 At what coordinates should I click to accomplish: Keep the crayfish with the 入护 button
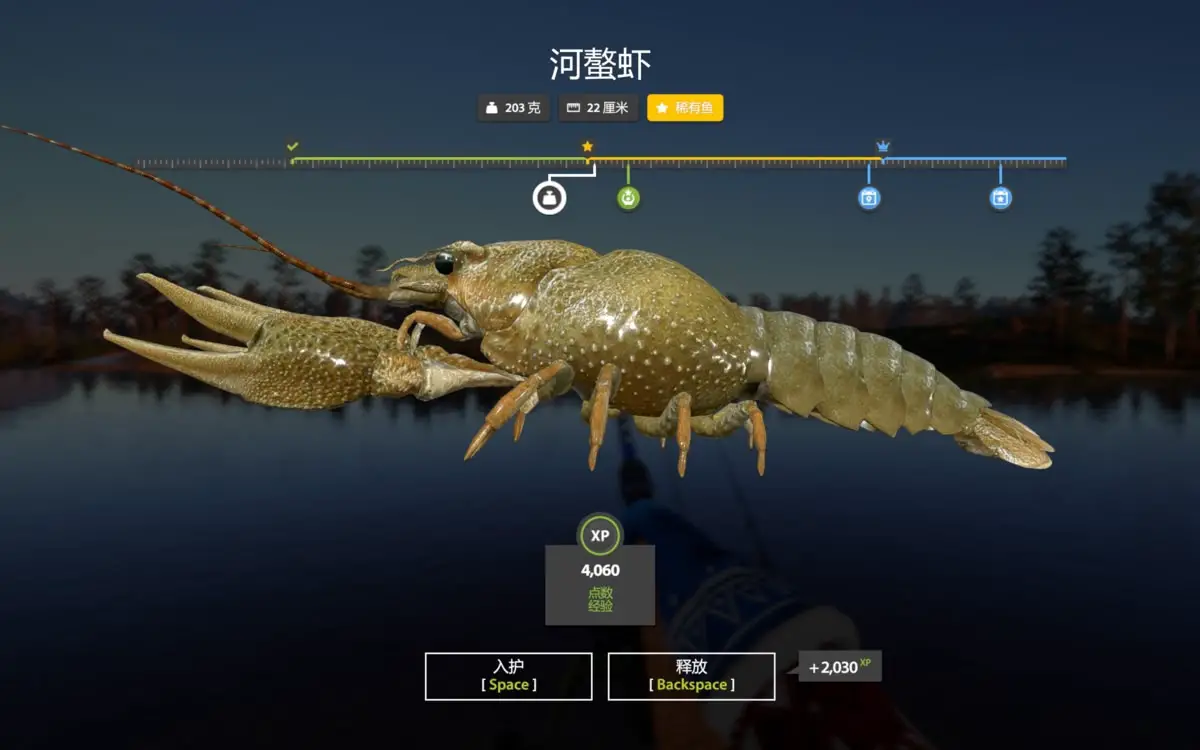tap(508, 676)
